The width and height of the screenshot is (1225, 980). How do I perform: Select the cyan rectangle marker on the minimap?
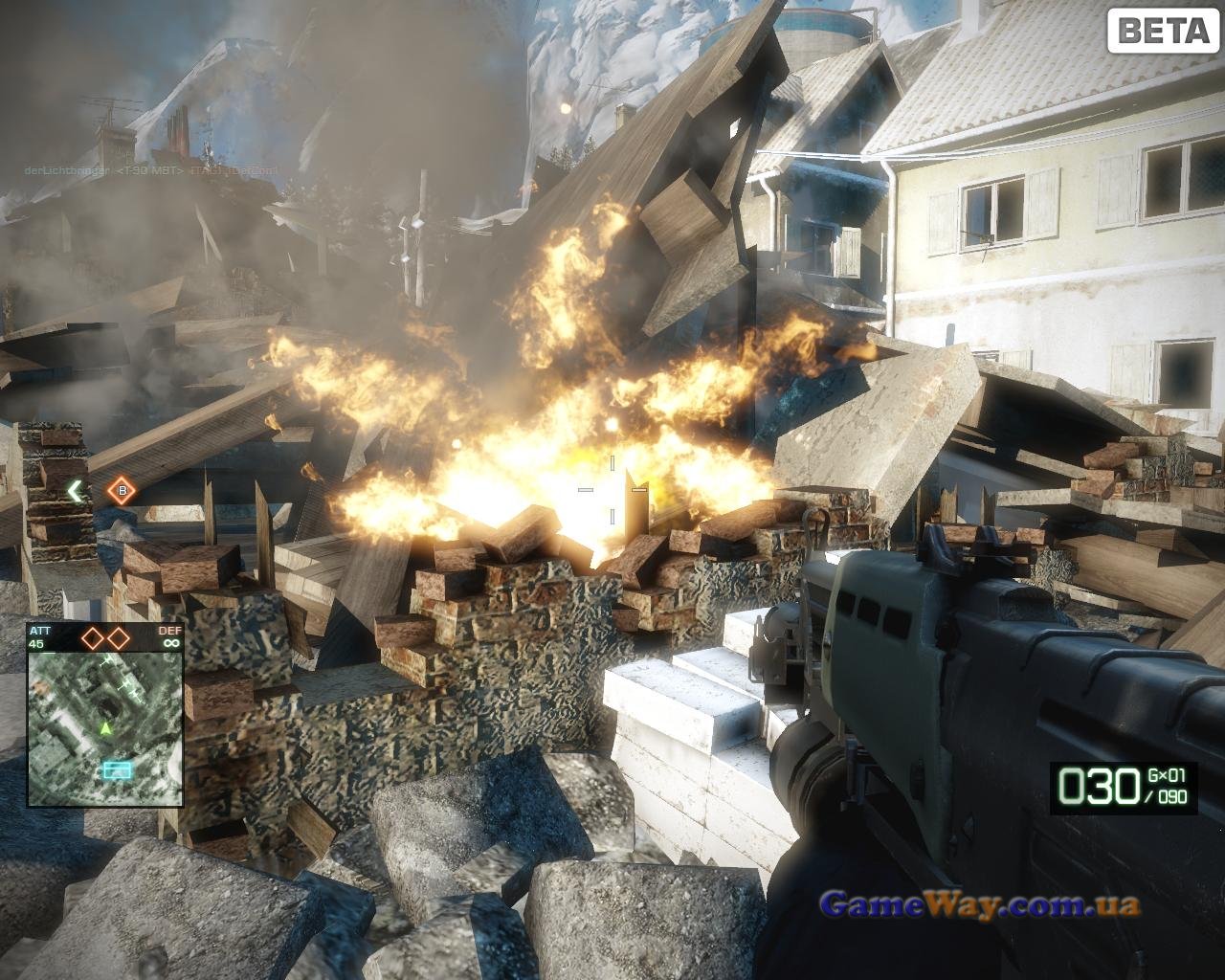click(118, 768)
